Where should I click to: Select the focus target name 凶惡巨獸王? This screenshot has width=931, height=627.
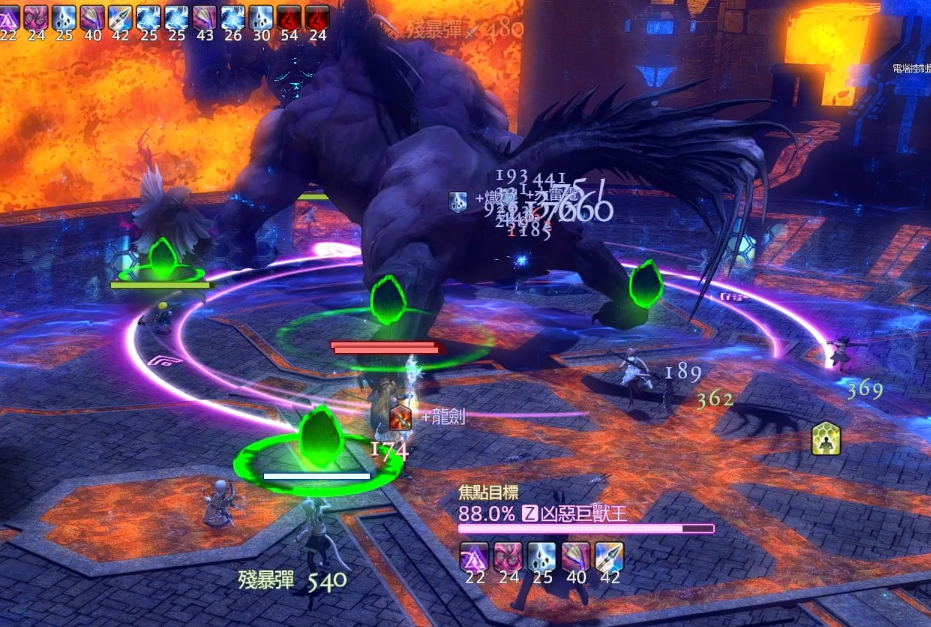(x=584, y=514)
